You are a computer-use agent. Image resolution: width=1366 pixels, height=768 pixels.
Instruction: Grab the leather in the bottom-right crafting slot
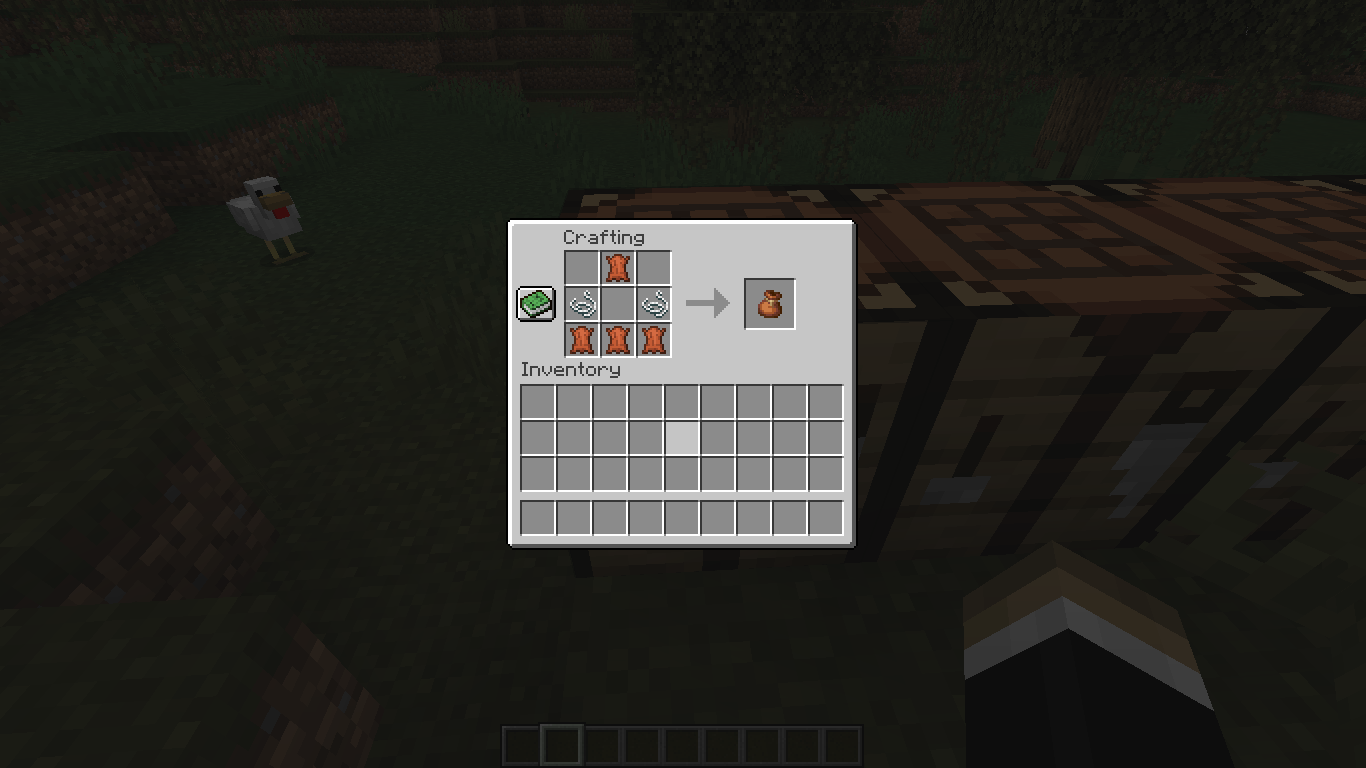[654, 340]
